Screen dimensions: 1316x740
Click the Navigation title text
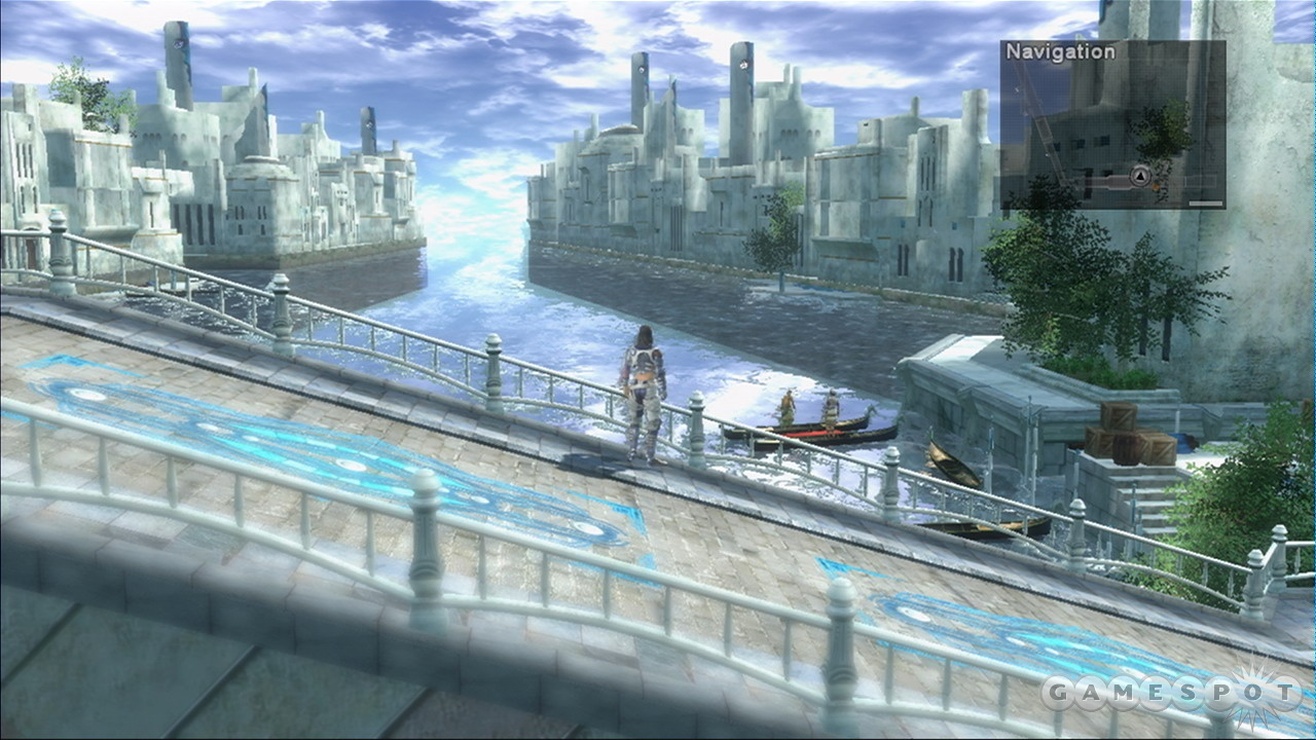click(1060, 50)
